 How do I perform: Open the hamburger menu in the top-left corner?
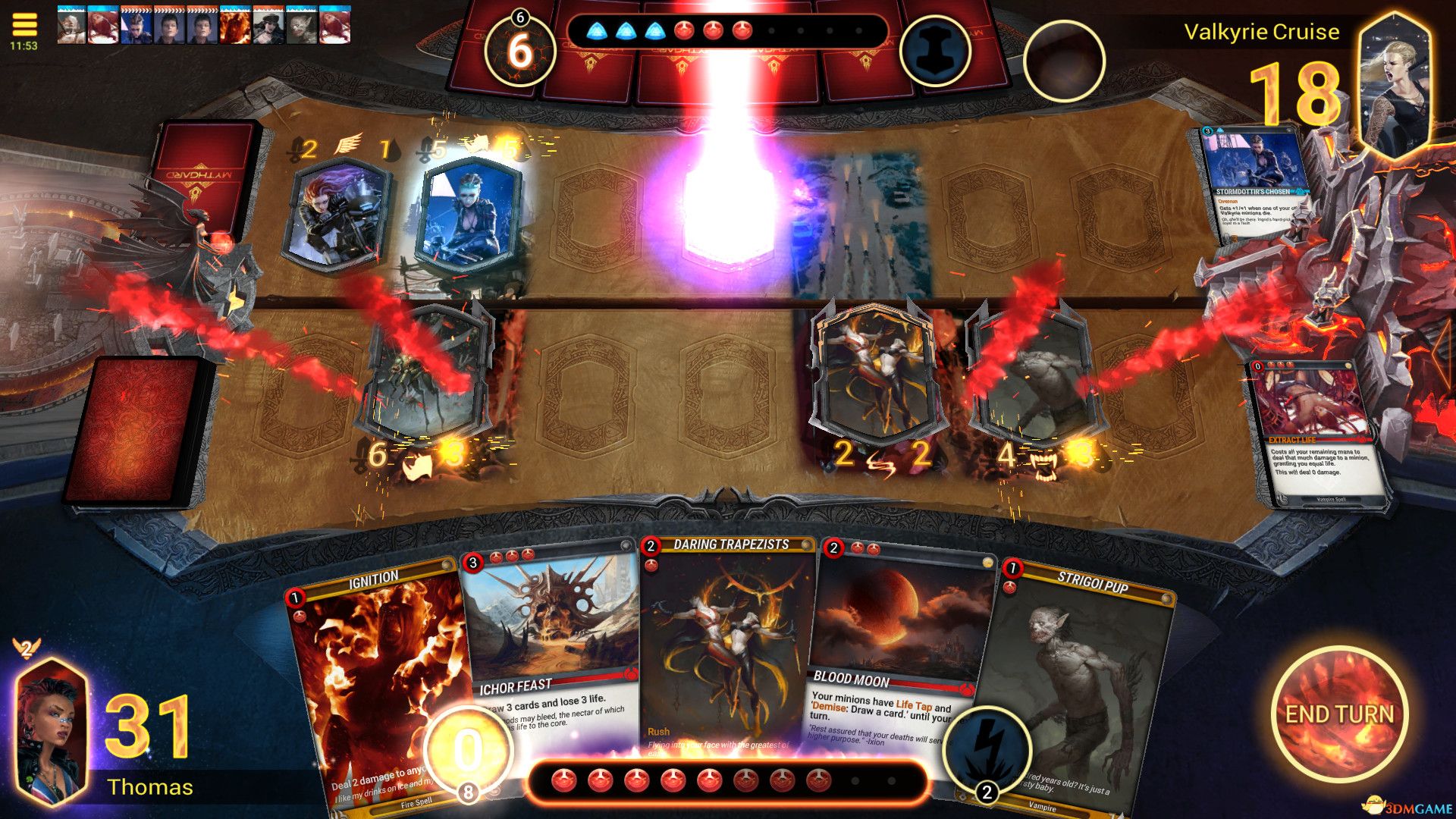click(25, 25)
